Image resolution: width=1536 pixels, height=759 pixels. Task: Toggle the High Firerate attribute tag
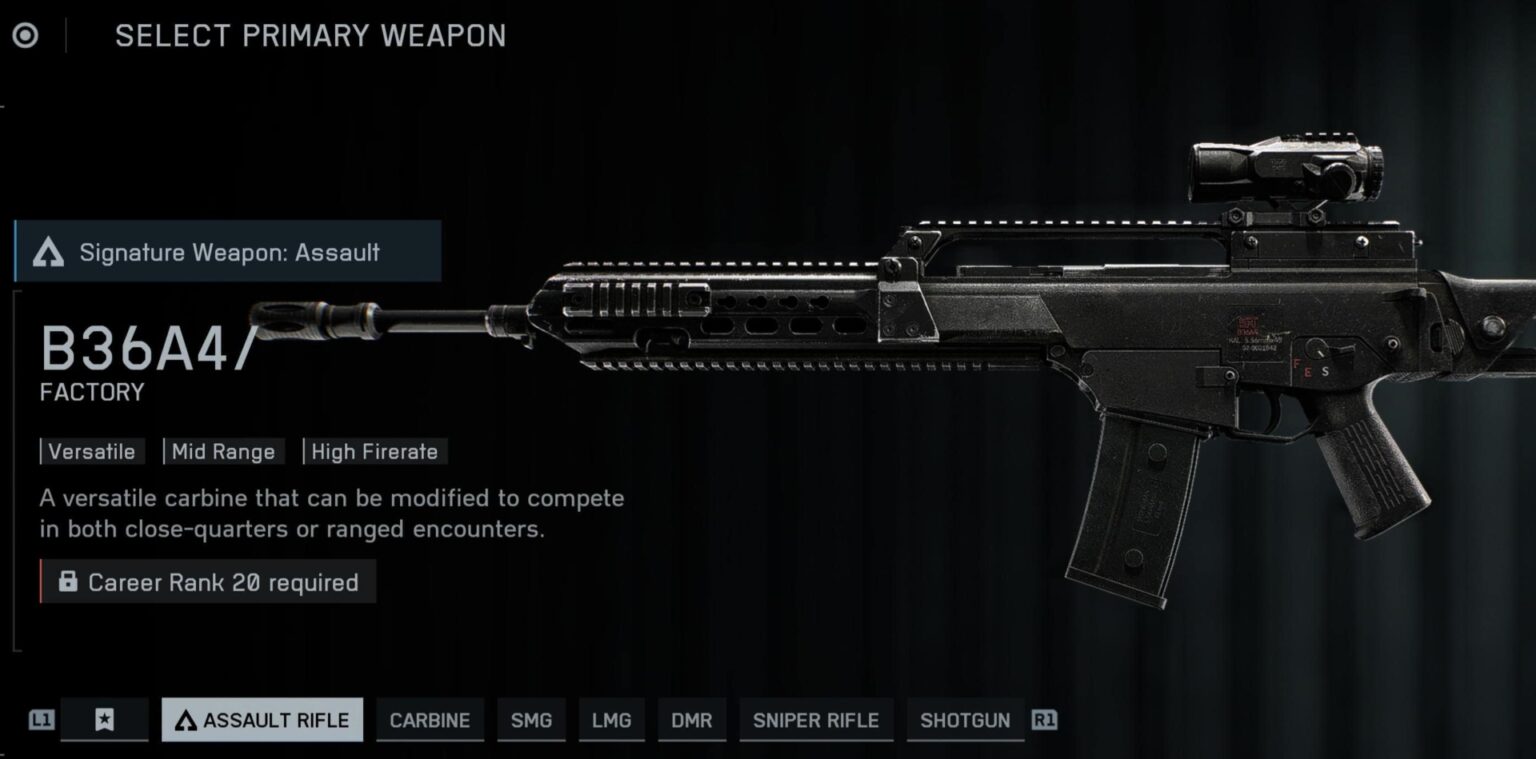pos(375,452)
